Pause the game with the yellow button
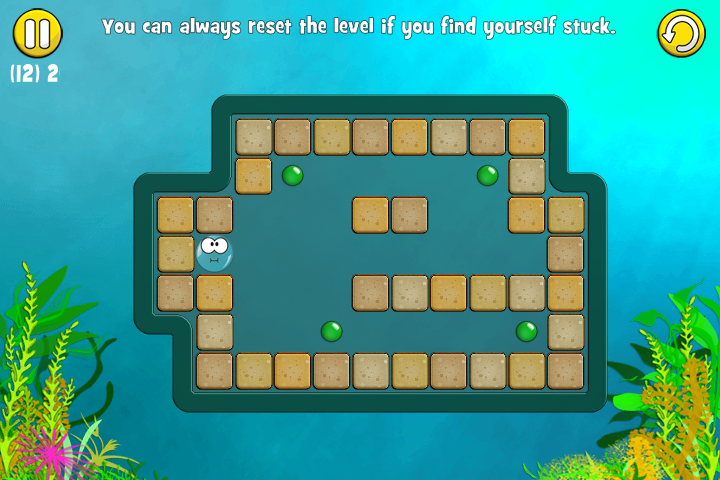 [37, 33]
